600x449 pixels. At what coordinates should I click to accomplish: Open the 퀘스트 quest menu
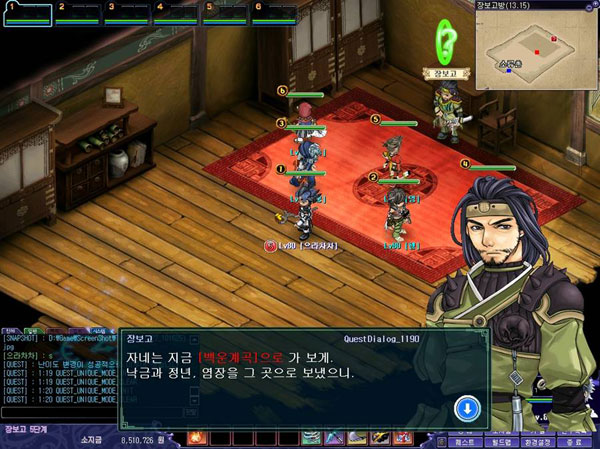[464, 440]
